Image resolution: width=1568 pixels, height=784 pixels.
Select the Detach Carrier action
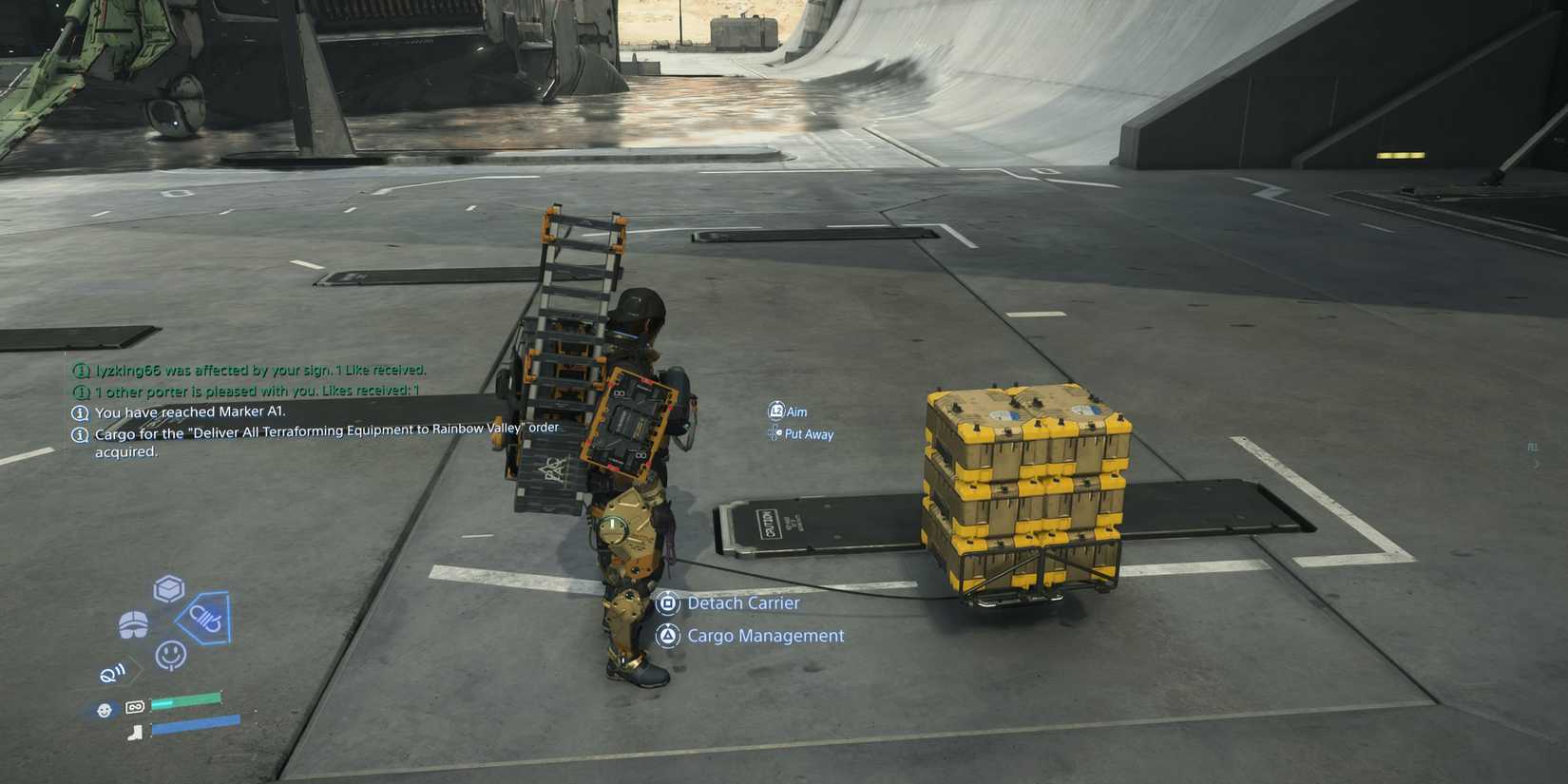[x=743, y=602]
